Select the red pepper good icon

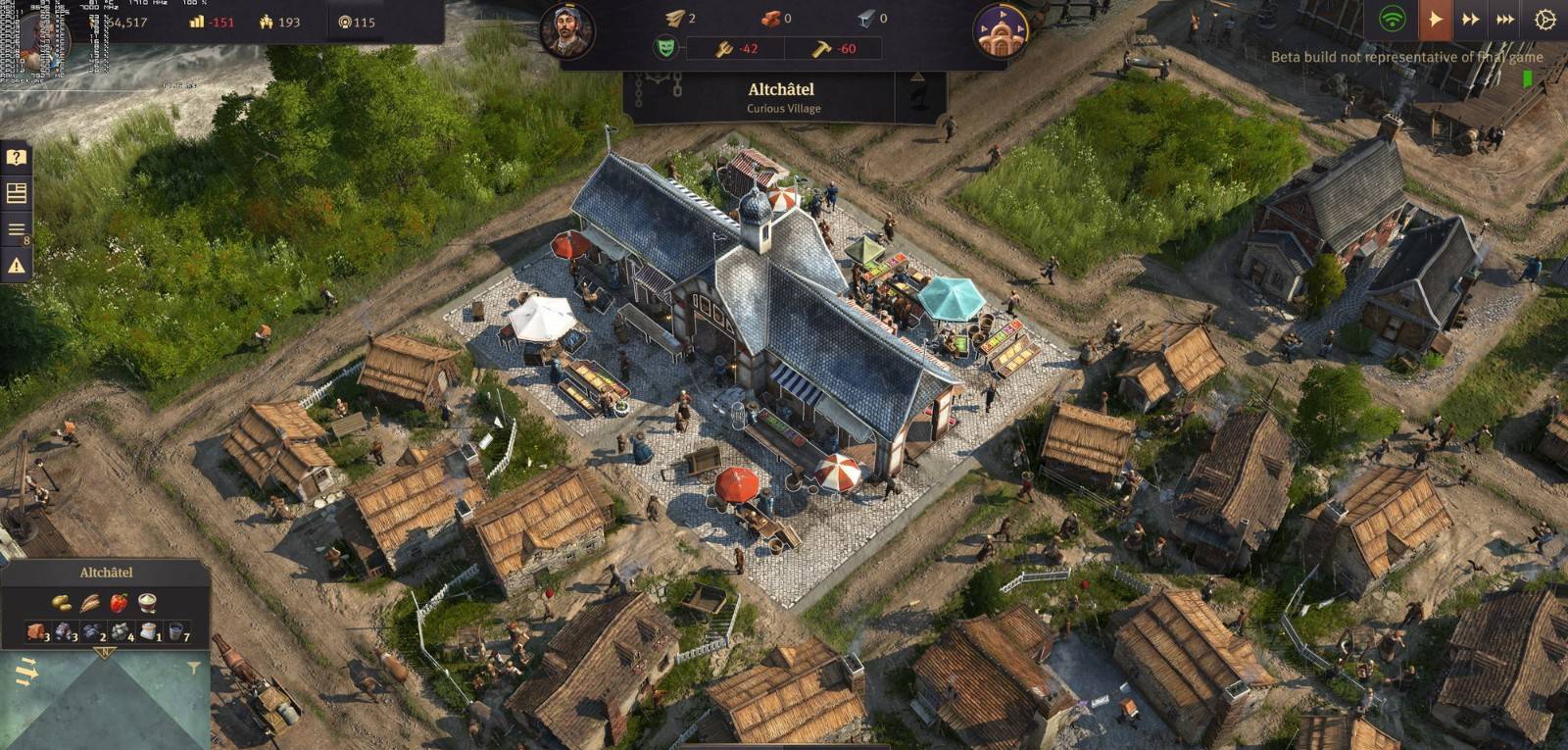pyautogui.click(x=119, y=602)
